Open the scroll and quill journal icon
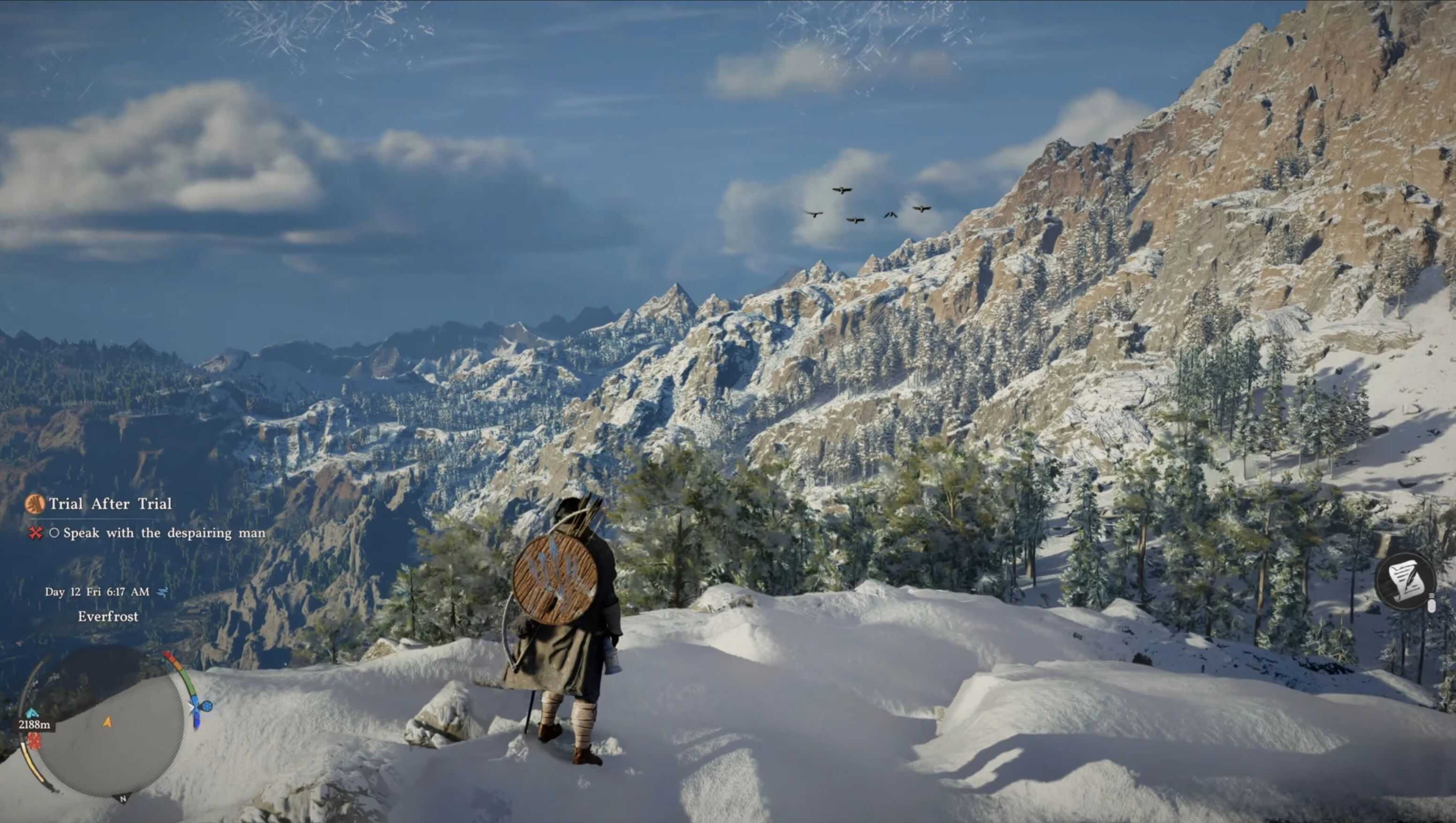This screenshot has height=823, width=1456. (1404, 581)
